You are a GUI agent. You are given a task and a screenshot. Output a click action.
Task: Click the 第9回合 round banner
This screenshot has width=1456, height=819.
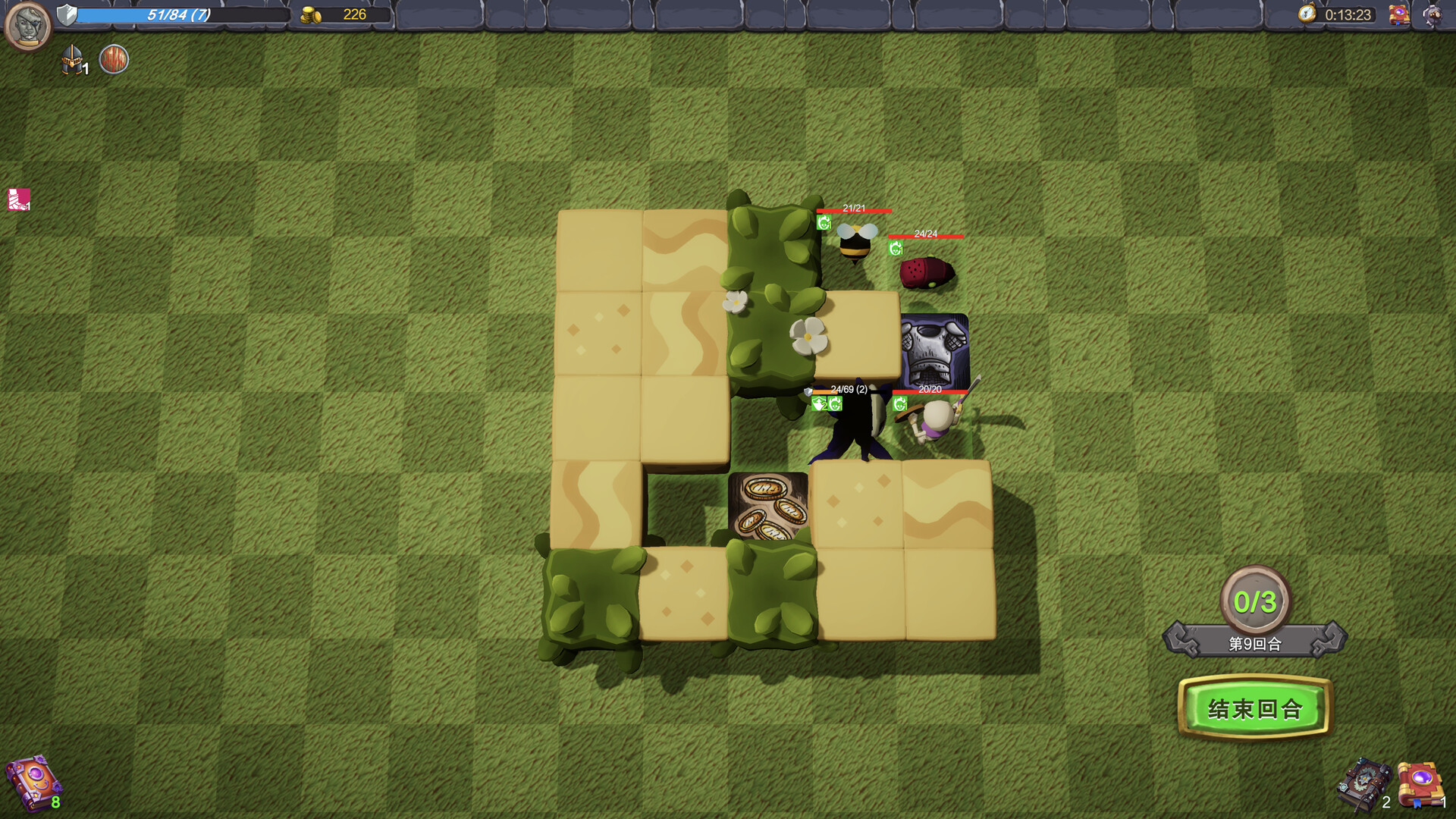coord(1255,642)
